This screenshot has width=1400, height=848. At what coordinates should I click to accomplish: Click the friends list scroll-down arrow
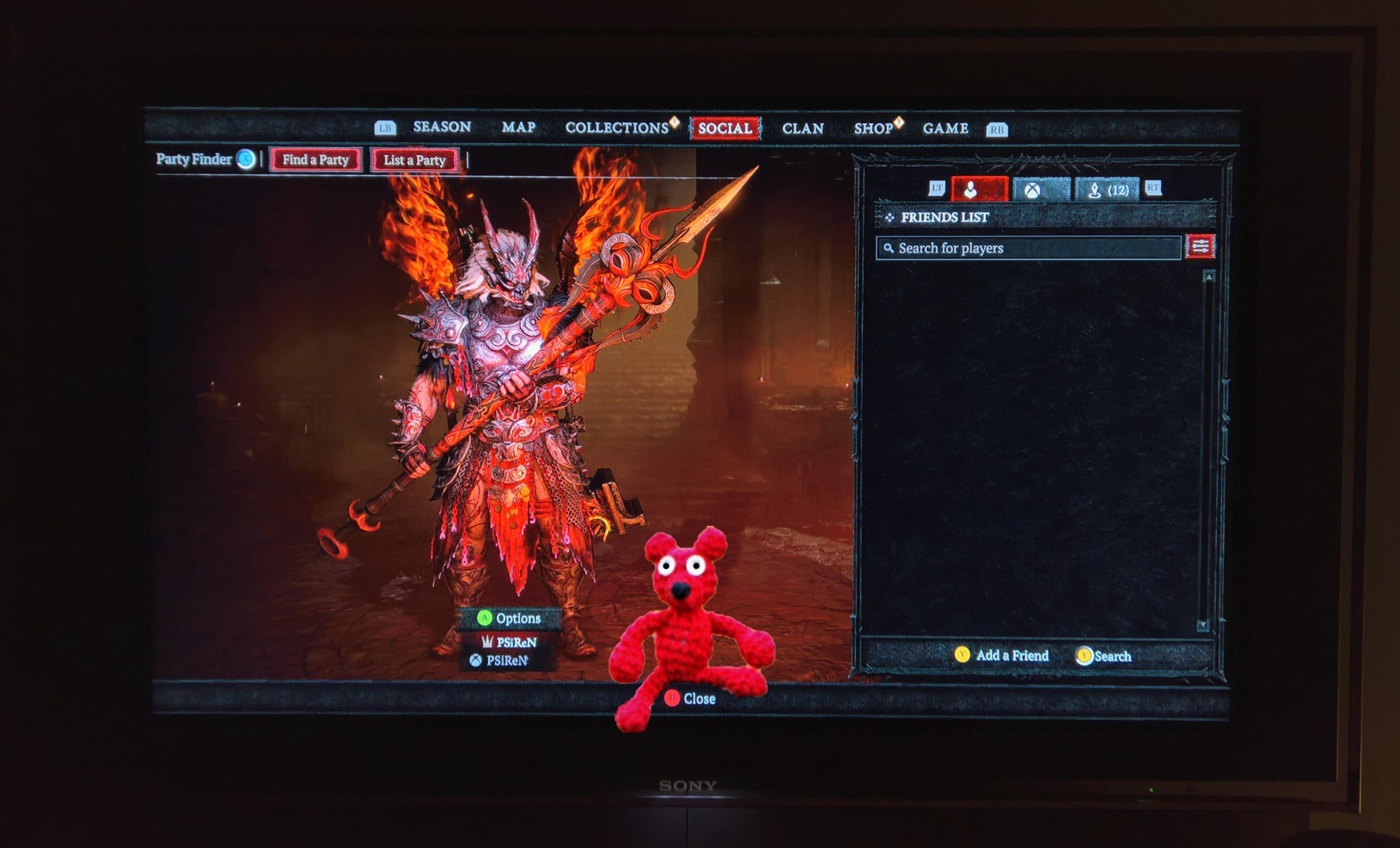click(x=1202, y=625)
